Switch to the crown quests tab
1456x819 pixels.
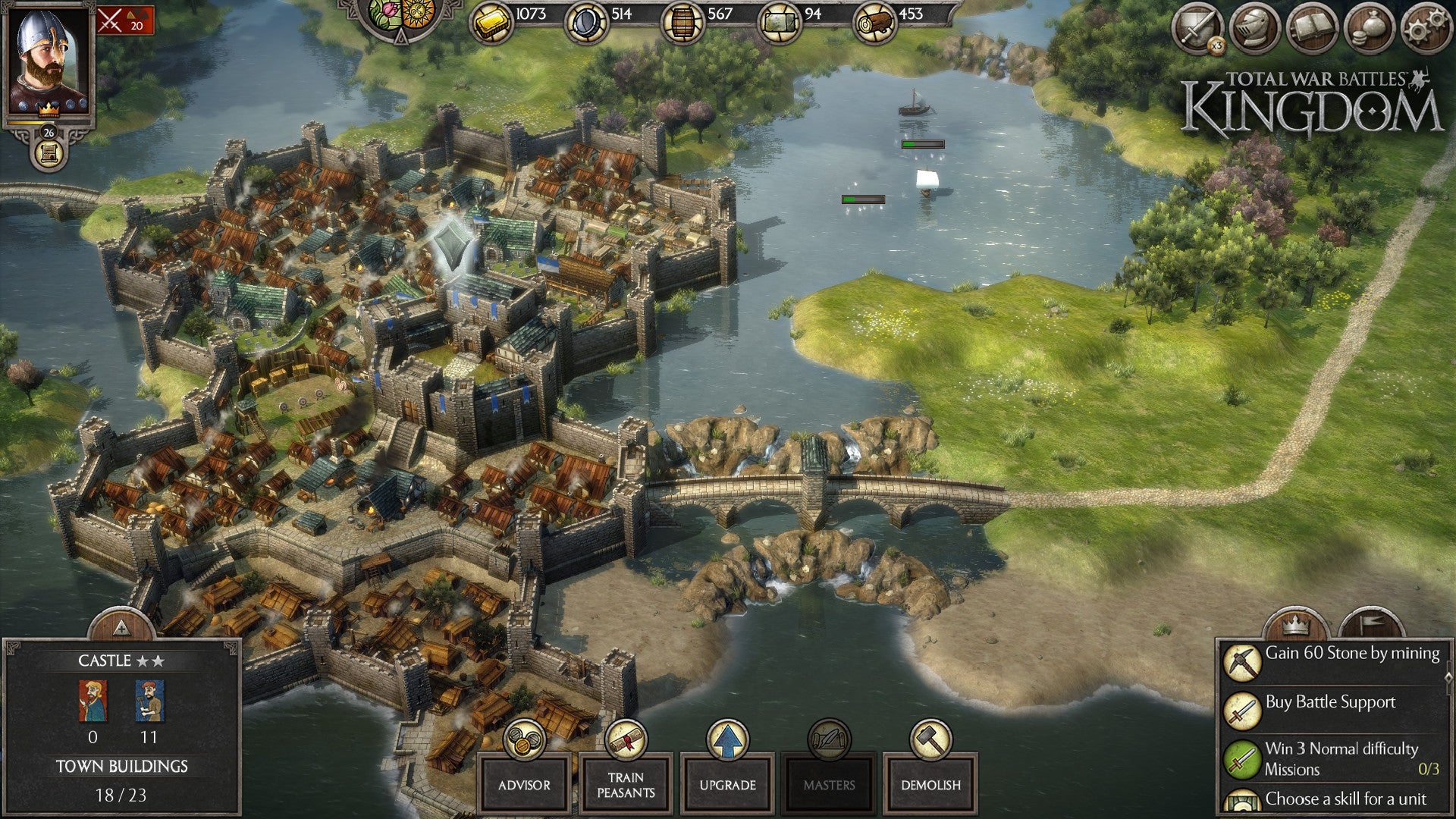(x=1295, y=625)
